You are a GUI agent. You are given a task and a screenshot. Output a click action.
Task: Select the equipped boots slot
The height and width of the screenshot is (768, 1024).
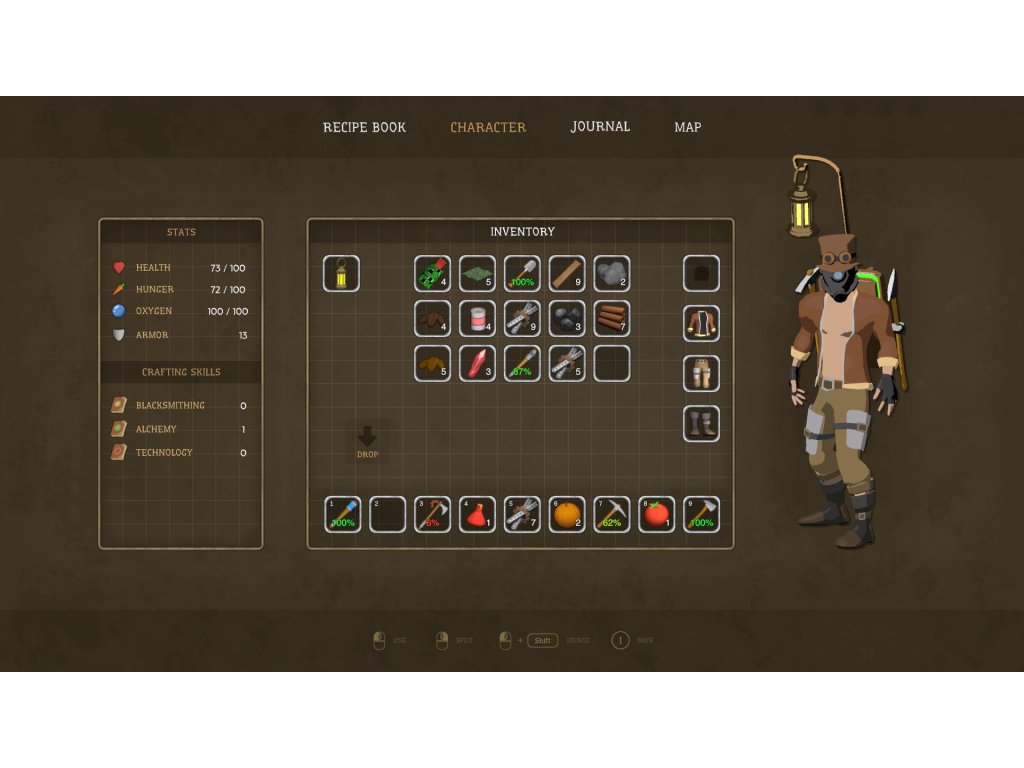701,423
